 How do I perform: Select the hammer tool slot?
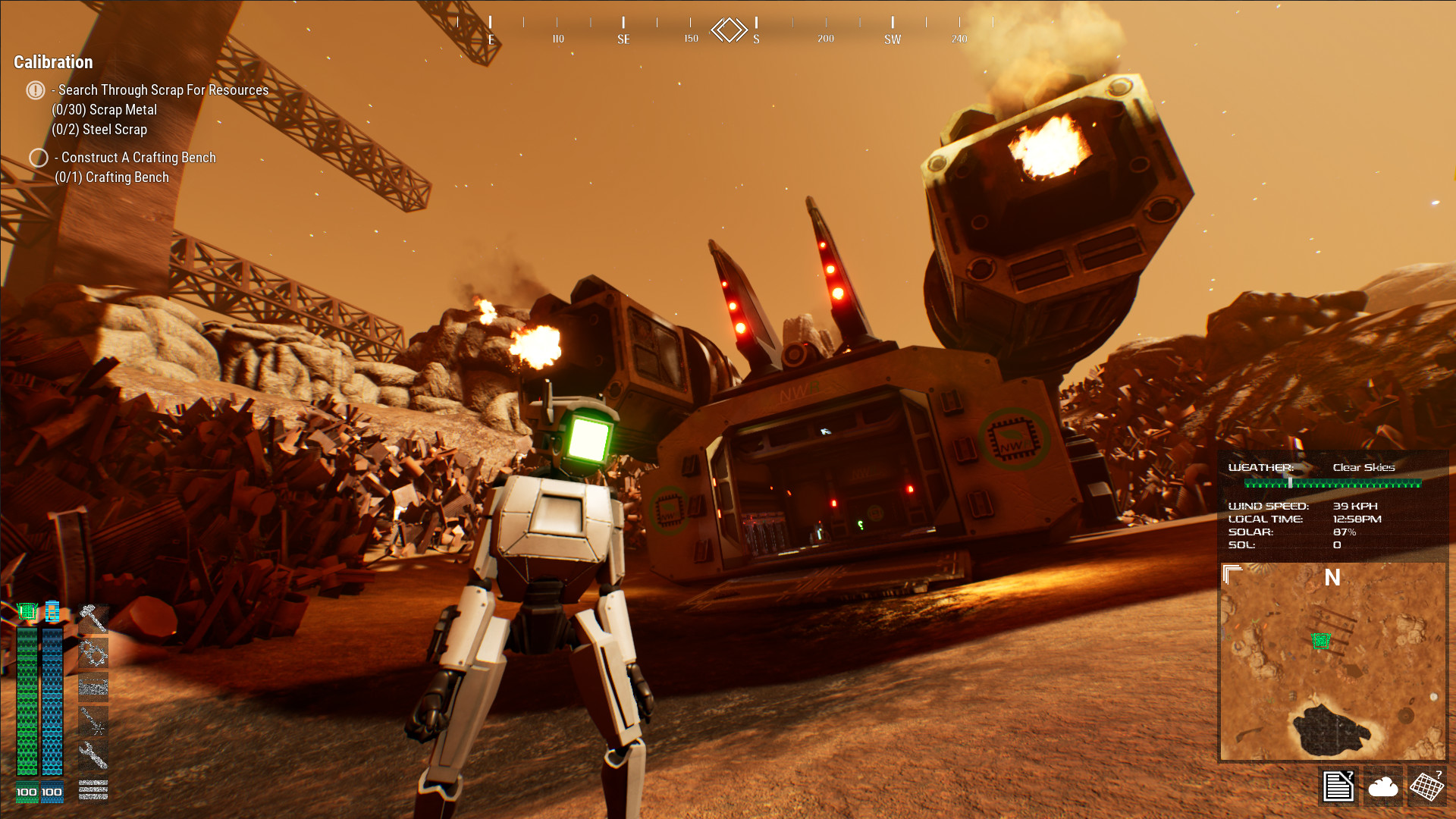coord(93,618)
